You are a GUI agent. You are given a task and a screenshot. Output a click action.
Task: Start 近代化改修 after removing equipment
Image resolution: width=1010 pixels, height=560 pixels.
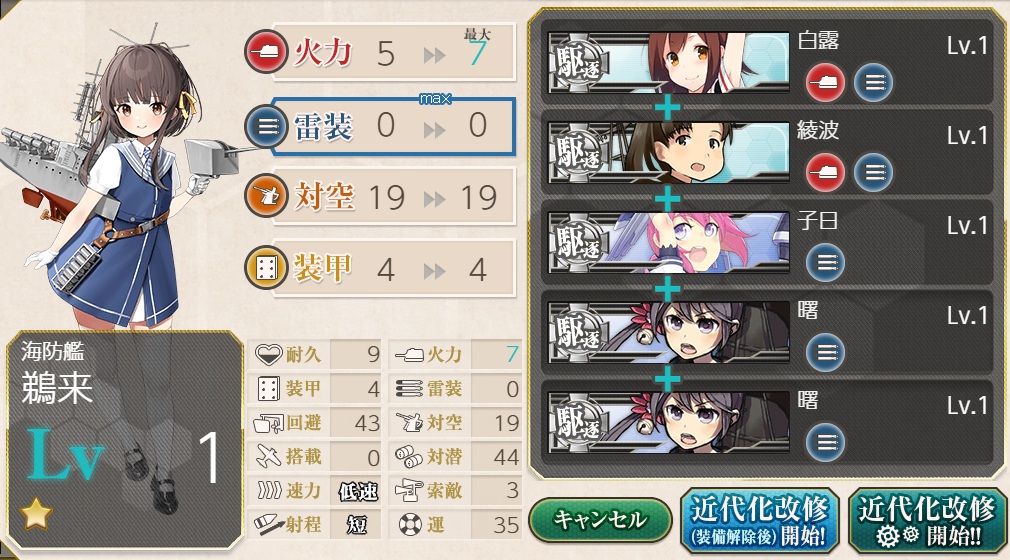tap(759, 520)
